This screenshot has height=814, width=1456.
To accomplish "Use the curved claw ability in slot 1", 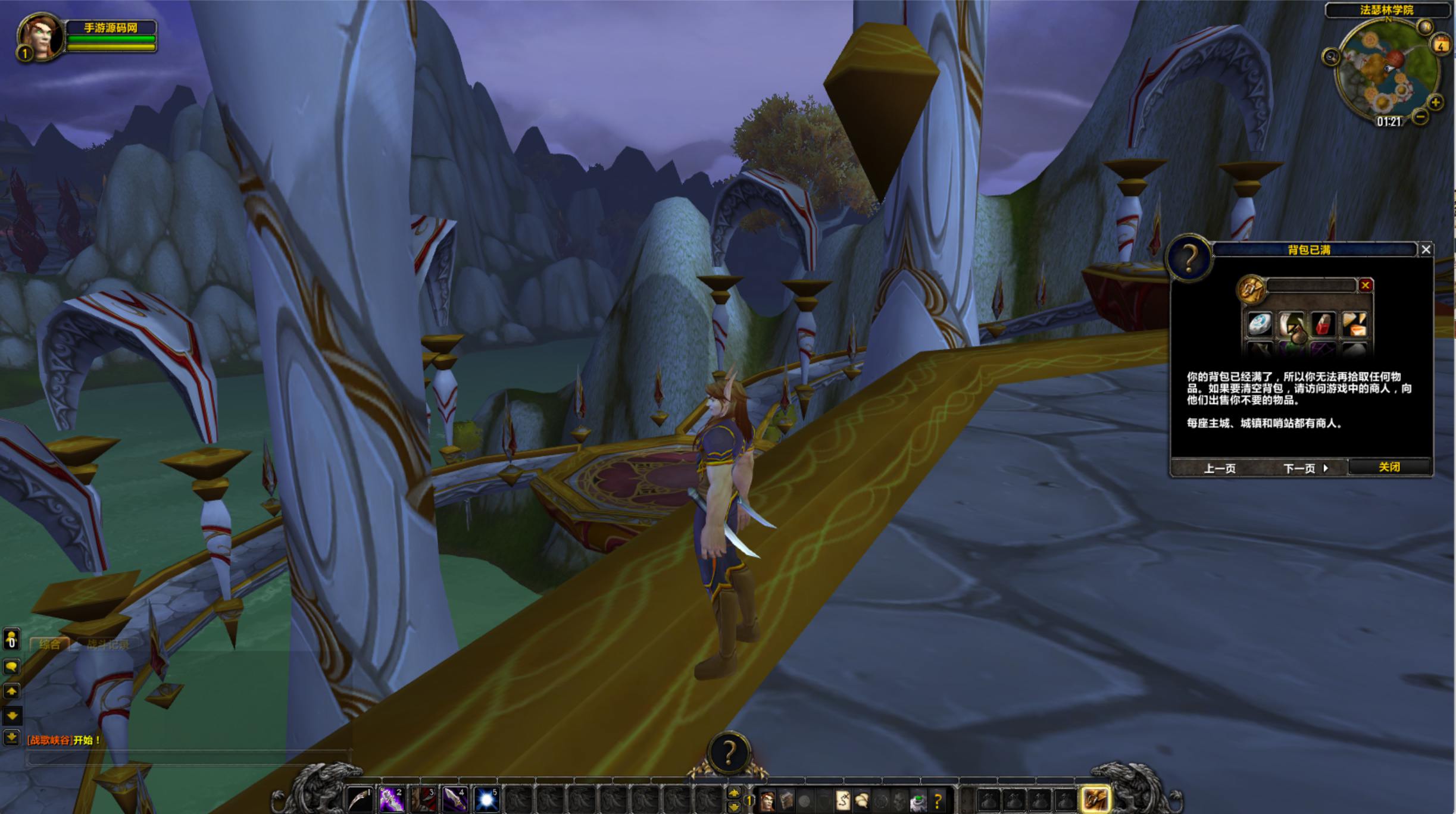I will (x=360, y=800).
